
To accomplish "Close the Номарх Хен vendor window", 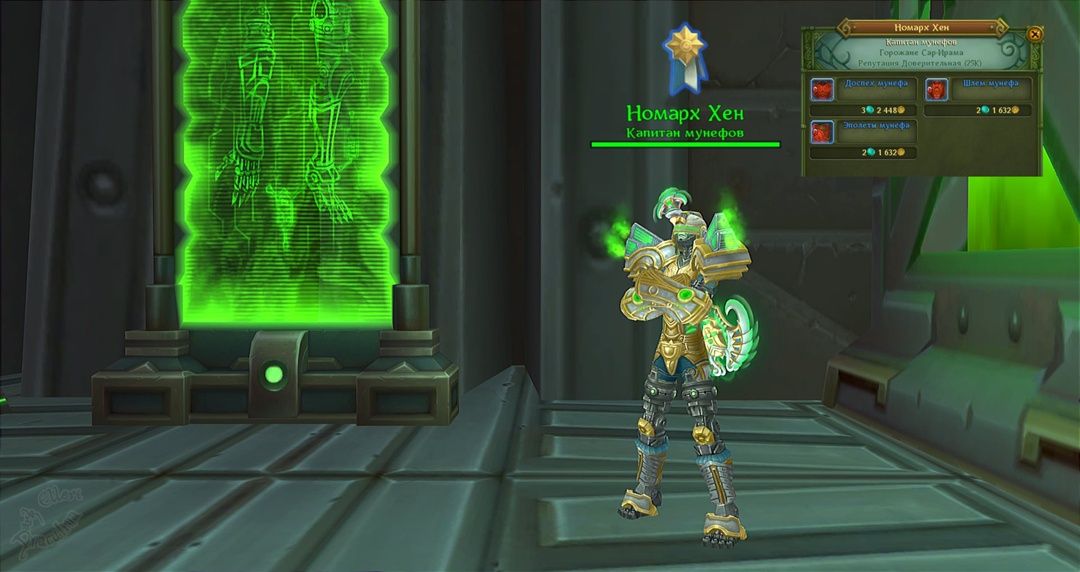I will [x=1035, y=34].
